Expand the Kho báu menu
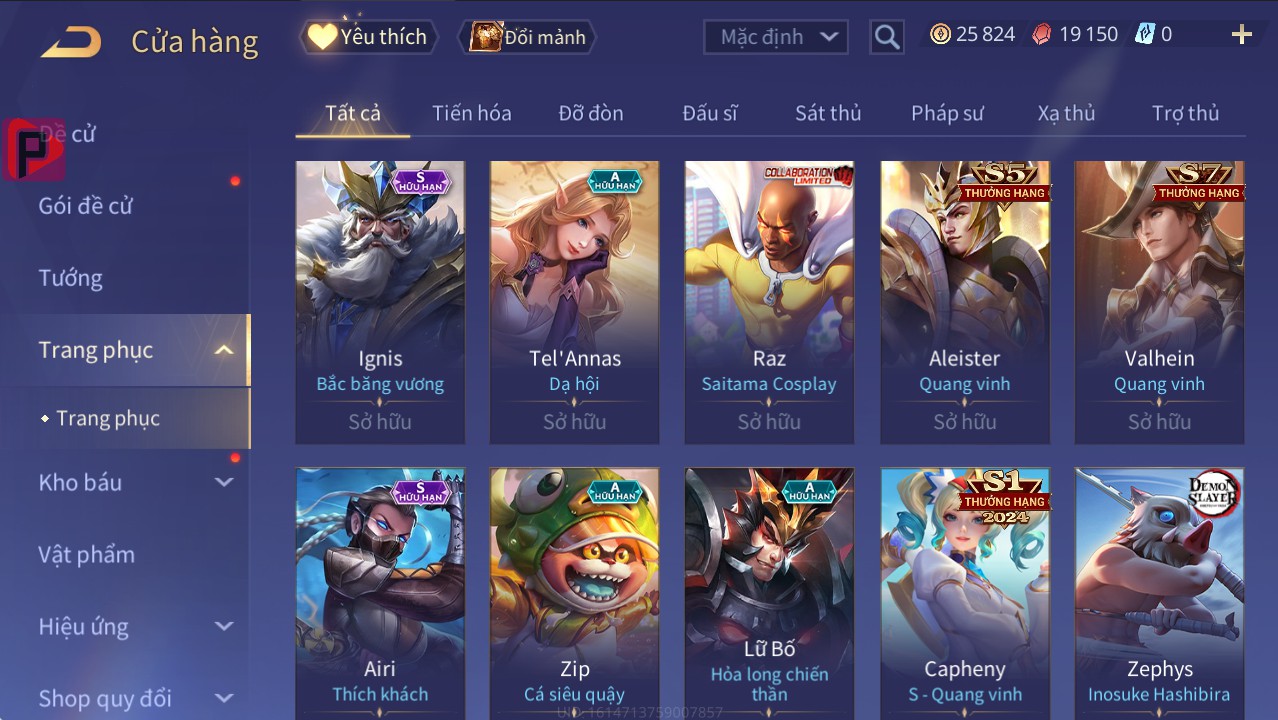The width and height of the screenshot is (1278, 720). pos(135,482)
